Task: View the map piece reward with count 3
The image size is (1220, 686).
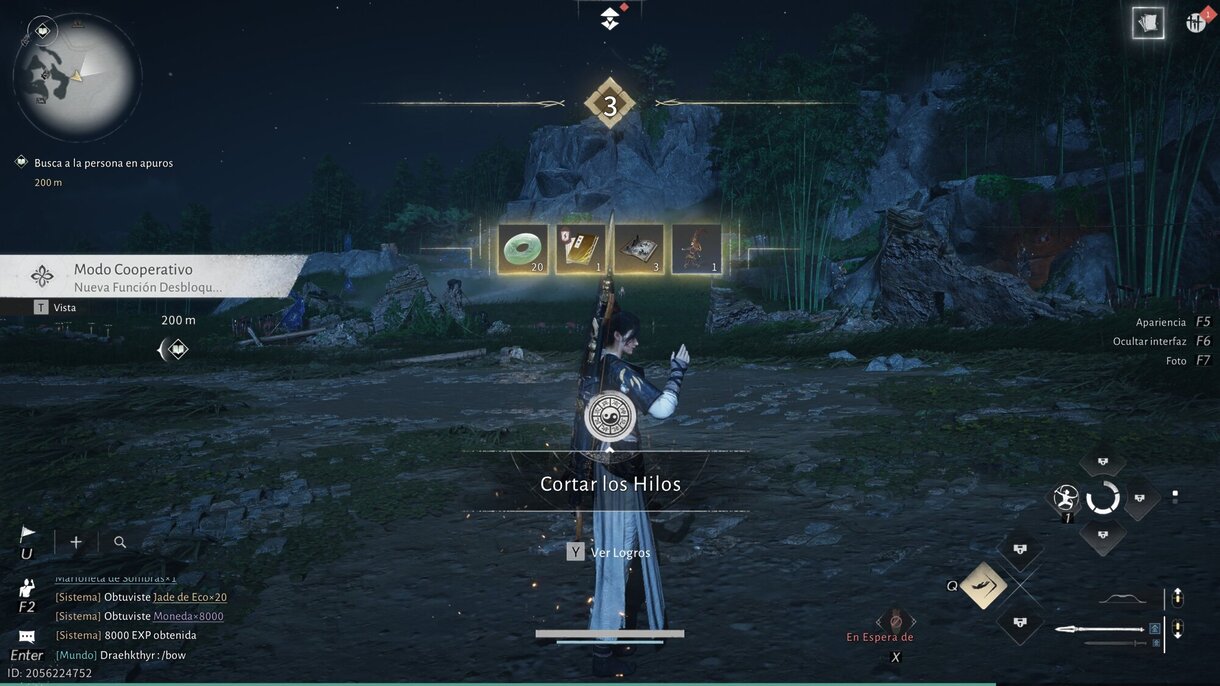Action: pyautogui.click(x=638, y=249)
